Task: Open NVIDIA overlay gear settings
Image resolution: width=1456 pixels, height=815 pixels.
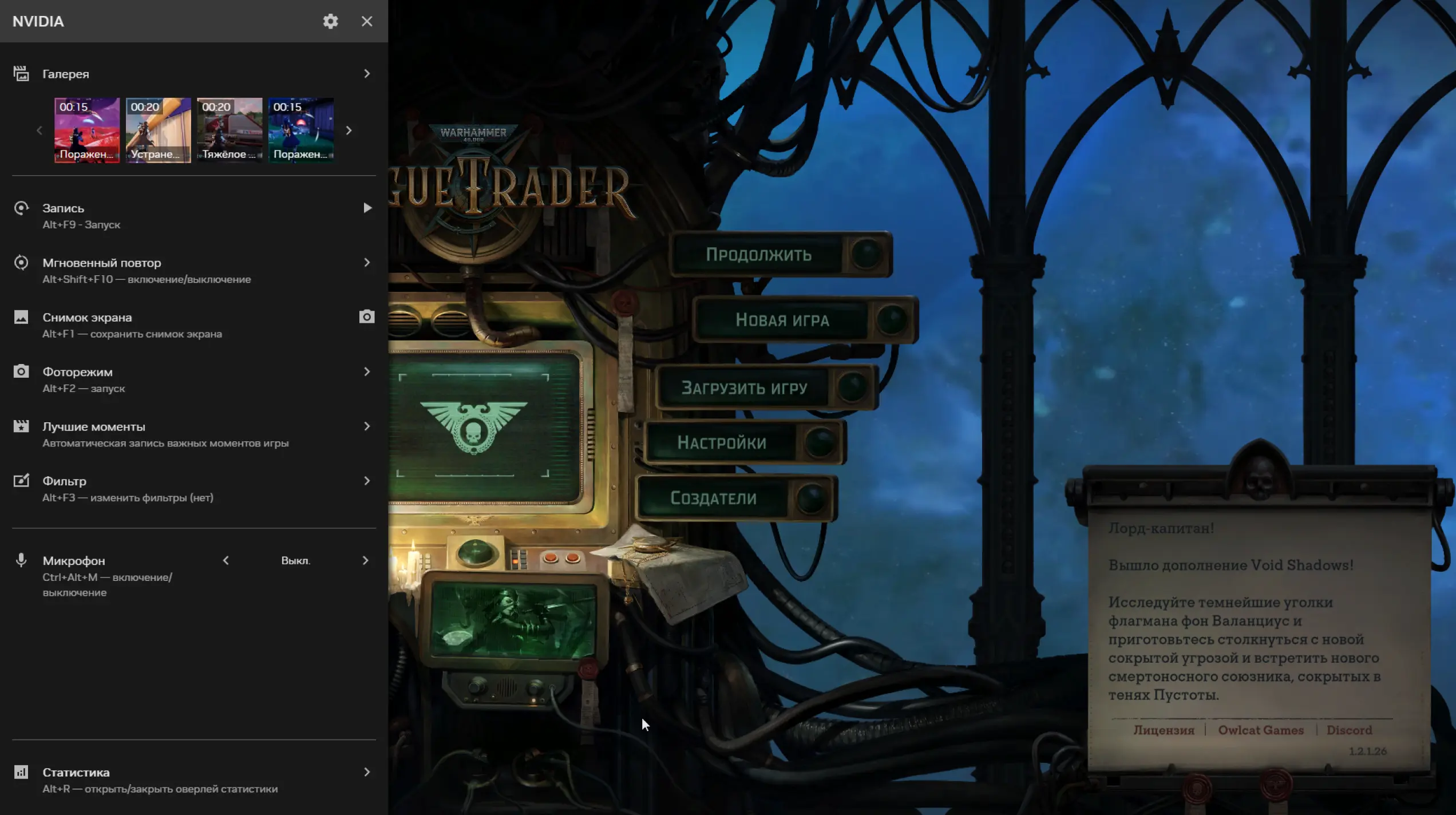Action: pos(330,21)
